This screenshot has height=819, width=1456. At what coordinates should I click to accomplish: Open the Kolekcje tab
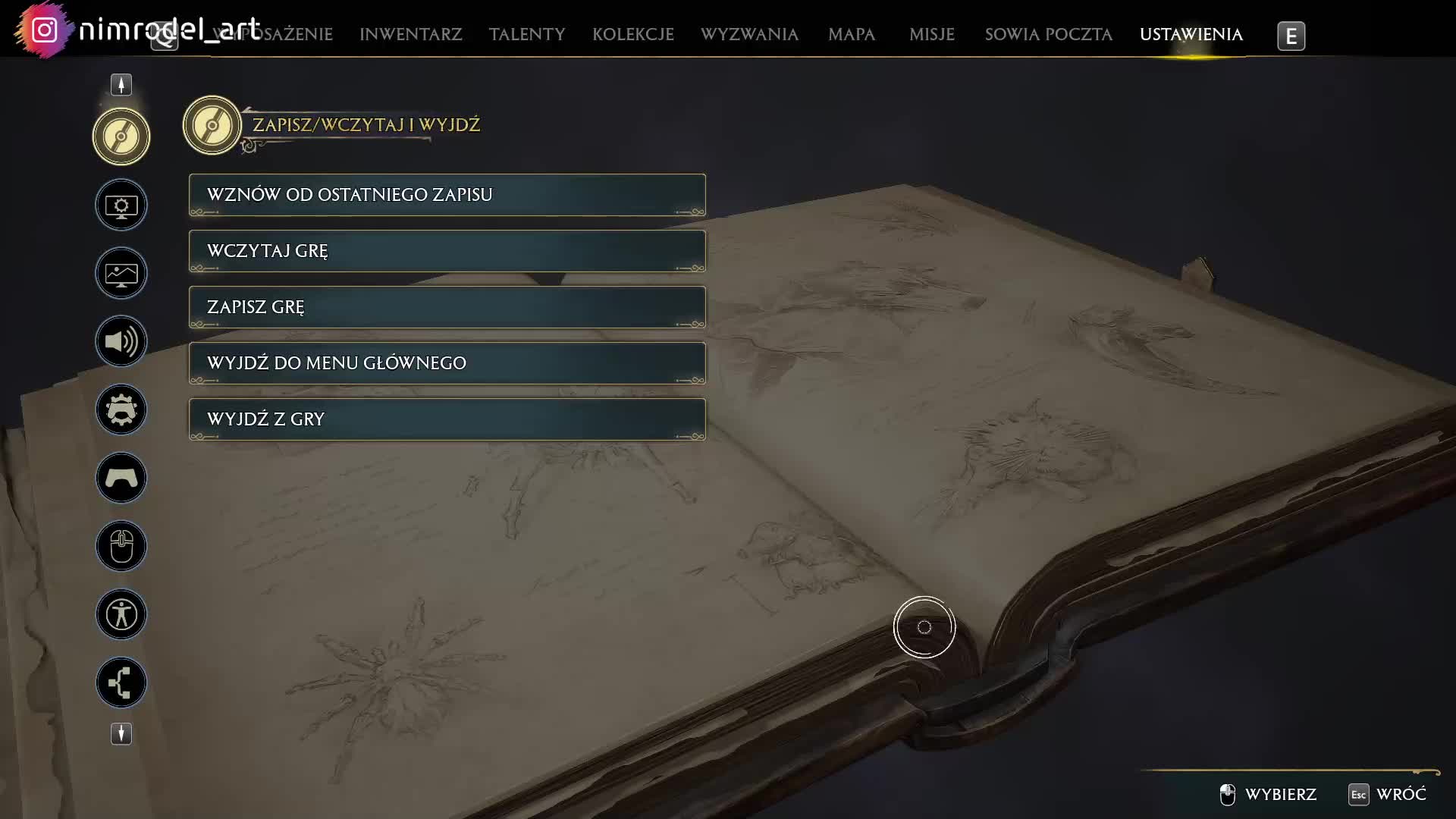coord(632,35)
